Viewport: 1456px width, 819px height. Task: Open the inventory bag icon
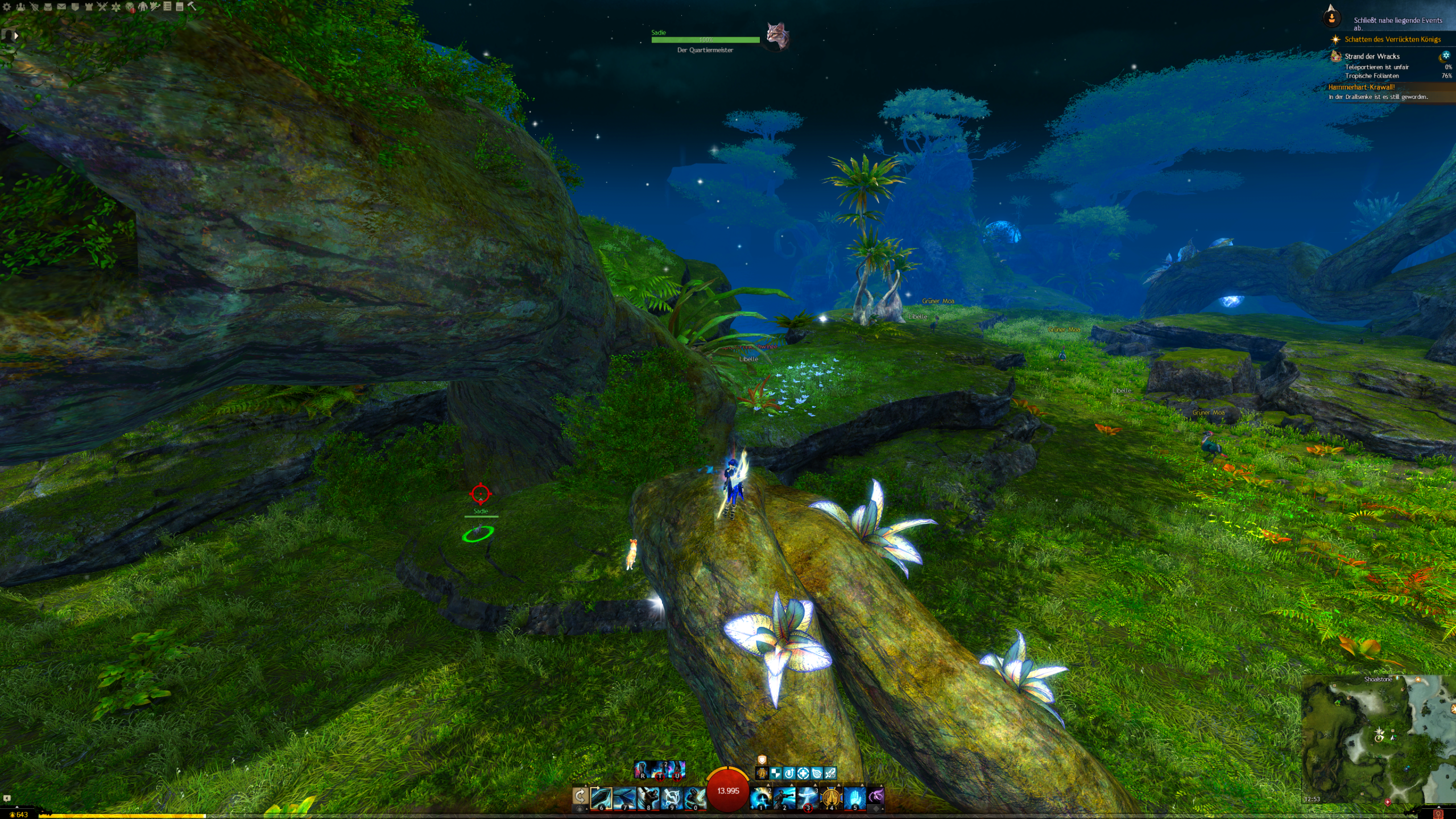[48, 7]
